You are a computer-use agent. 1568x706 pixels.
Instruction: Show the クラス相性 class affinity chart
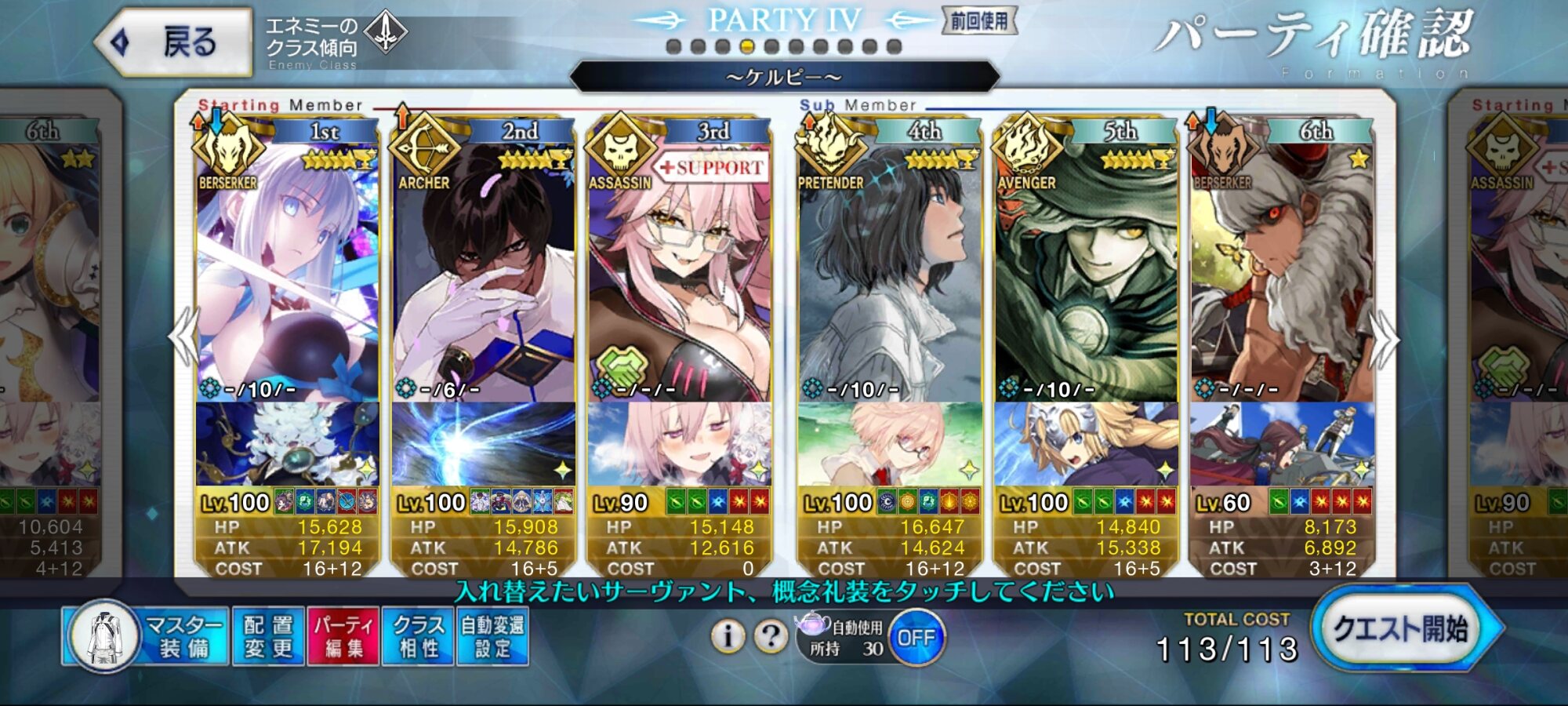pos(418,636)
